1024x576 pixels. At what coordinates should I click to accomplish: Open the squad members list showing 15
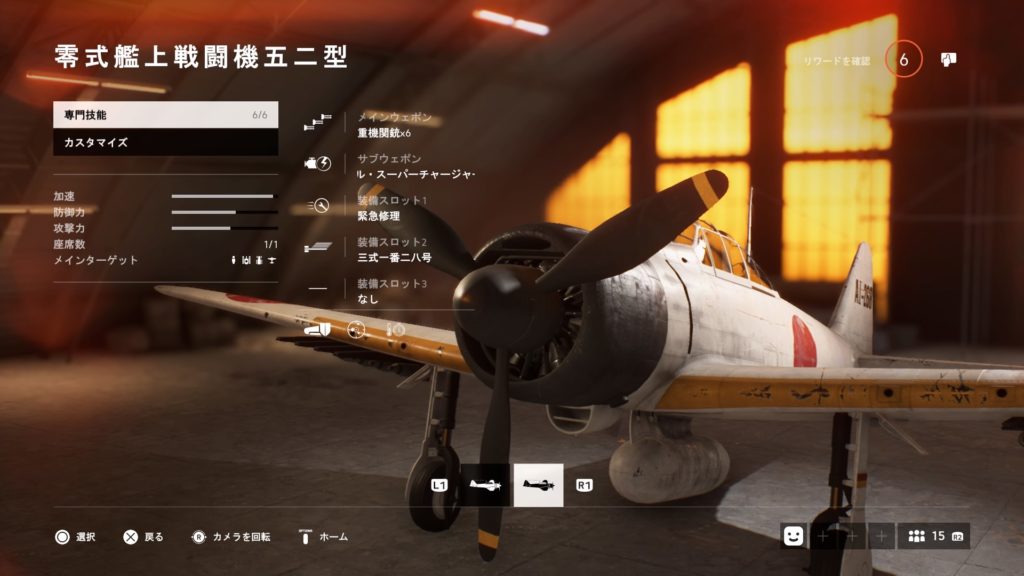[932, 536]
